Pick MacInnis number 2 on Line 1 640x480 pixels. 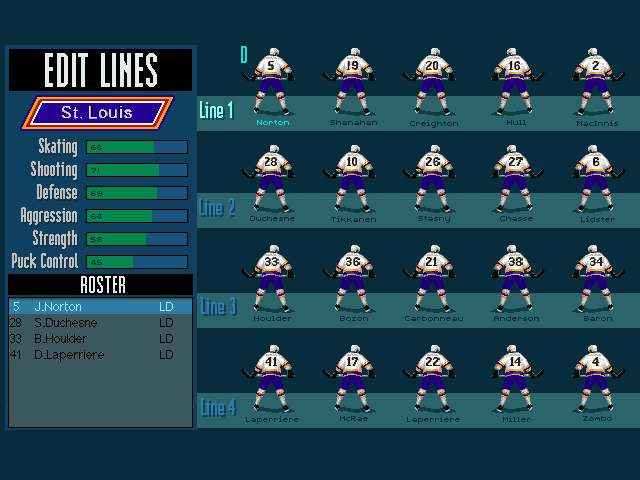click(596, 85)
